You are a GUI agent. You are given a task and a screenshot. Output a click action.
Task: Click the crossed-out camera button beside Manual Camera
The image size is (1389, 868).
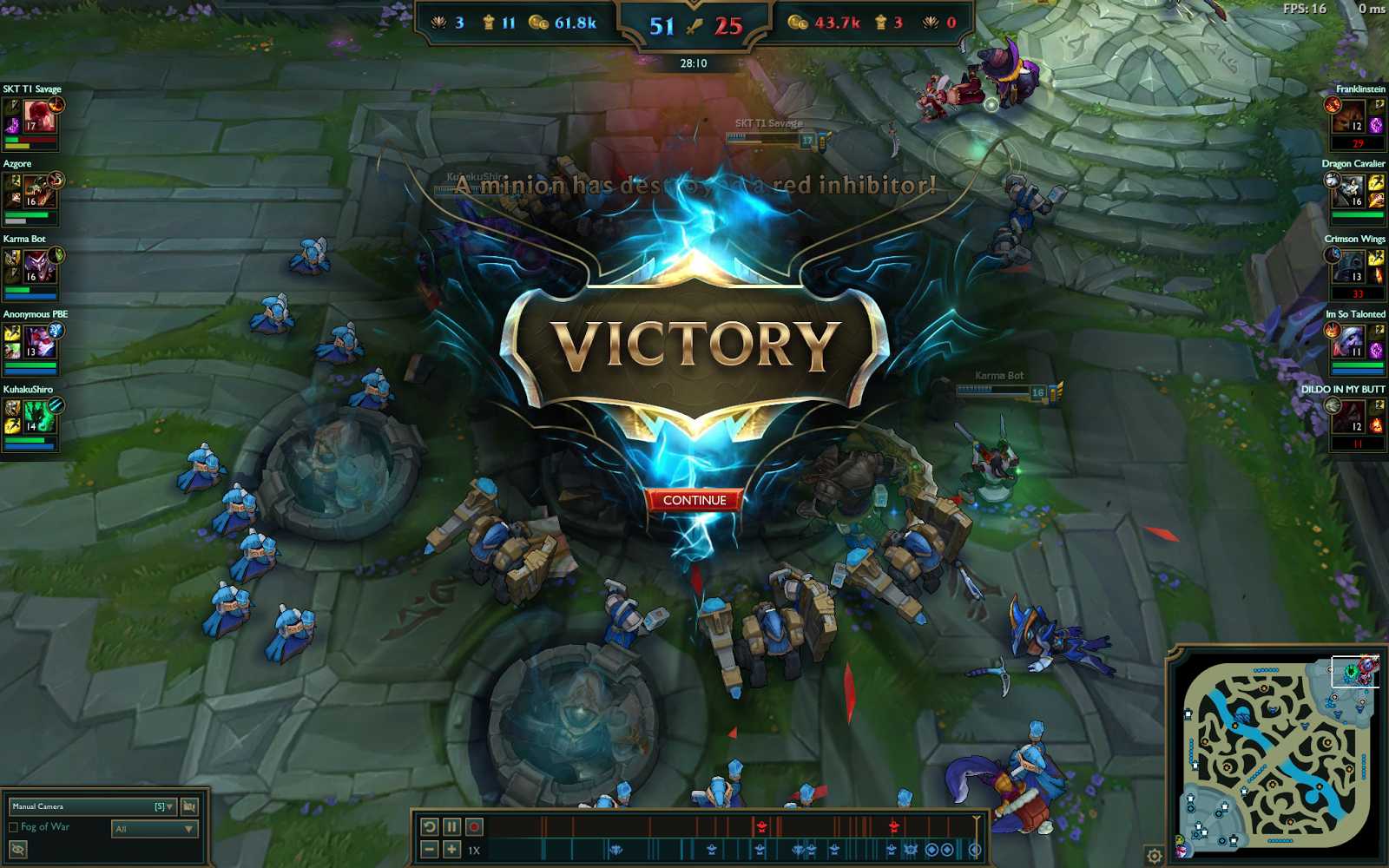[x=189, y=806]
